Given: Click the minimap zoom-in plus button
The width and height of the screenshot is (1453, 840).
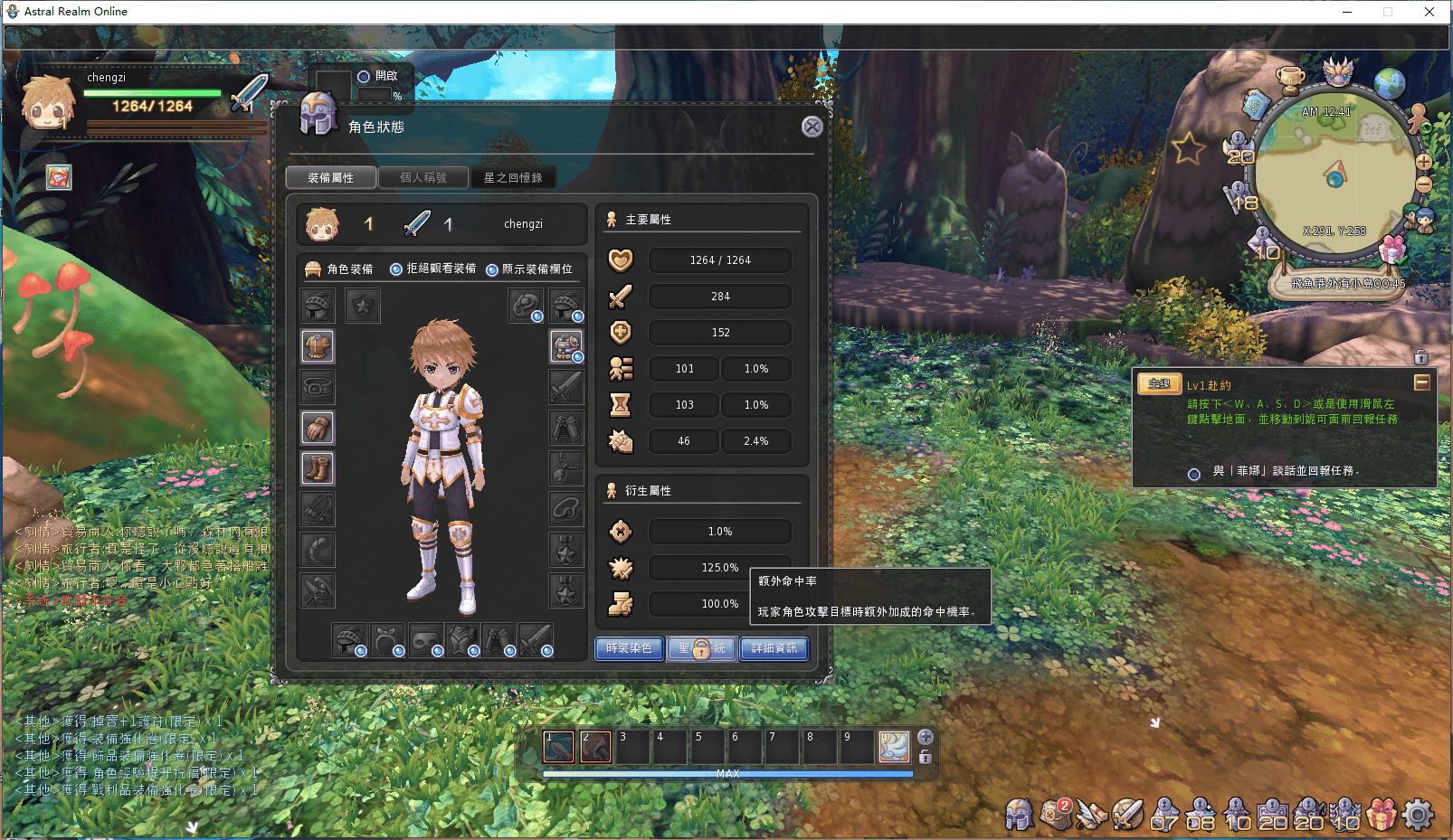Looking at the screenshot, I should pyautogui.click(x=1423, y=163).
